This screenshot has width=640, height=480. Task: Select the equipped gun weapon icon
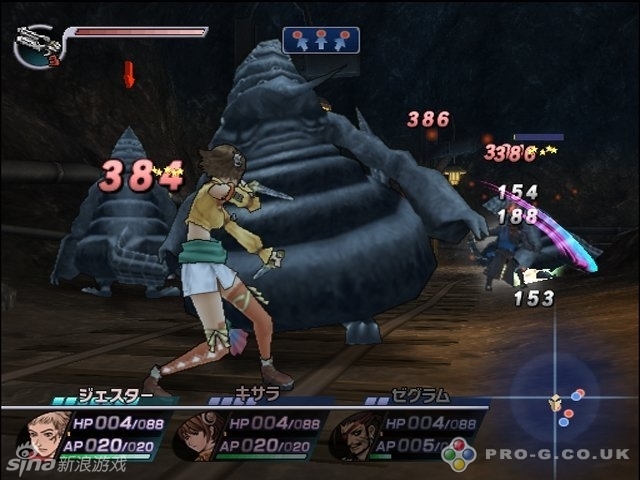36,43
